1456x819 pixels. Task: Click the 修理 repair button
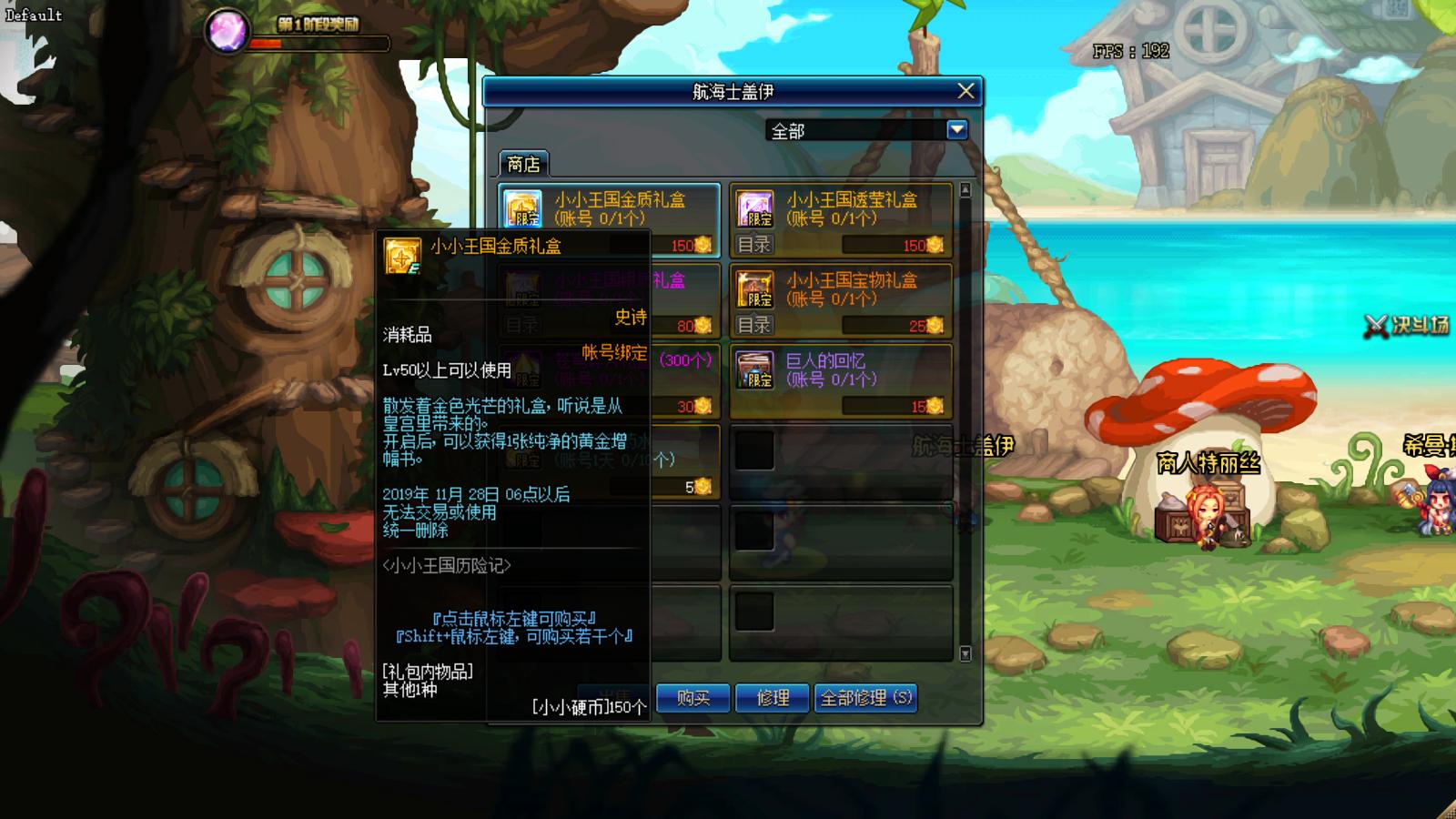tap(770, 699)
